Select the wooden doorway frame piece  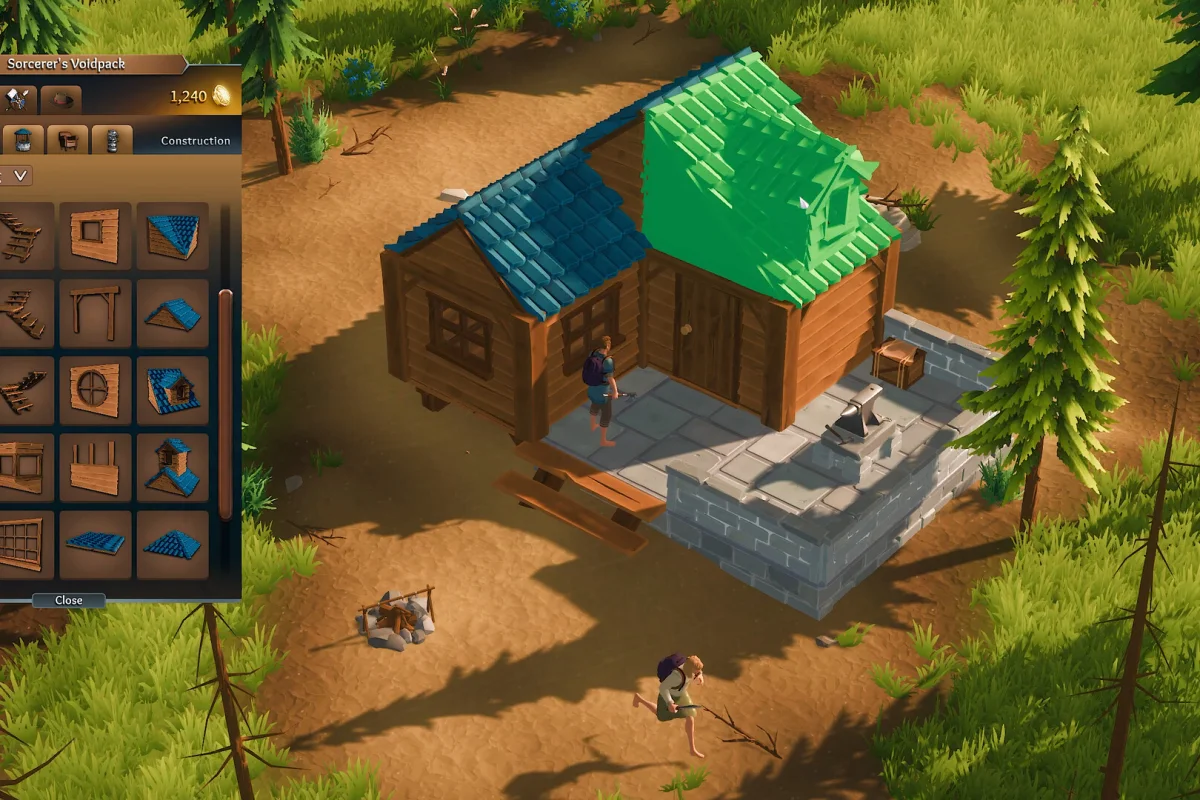(x=95, y=313)
